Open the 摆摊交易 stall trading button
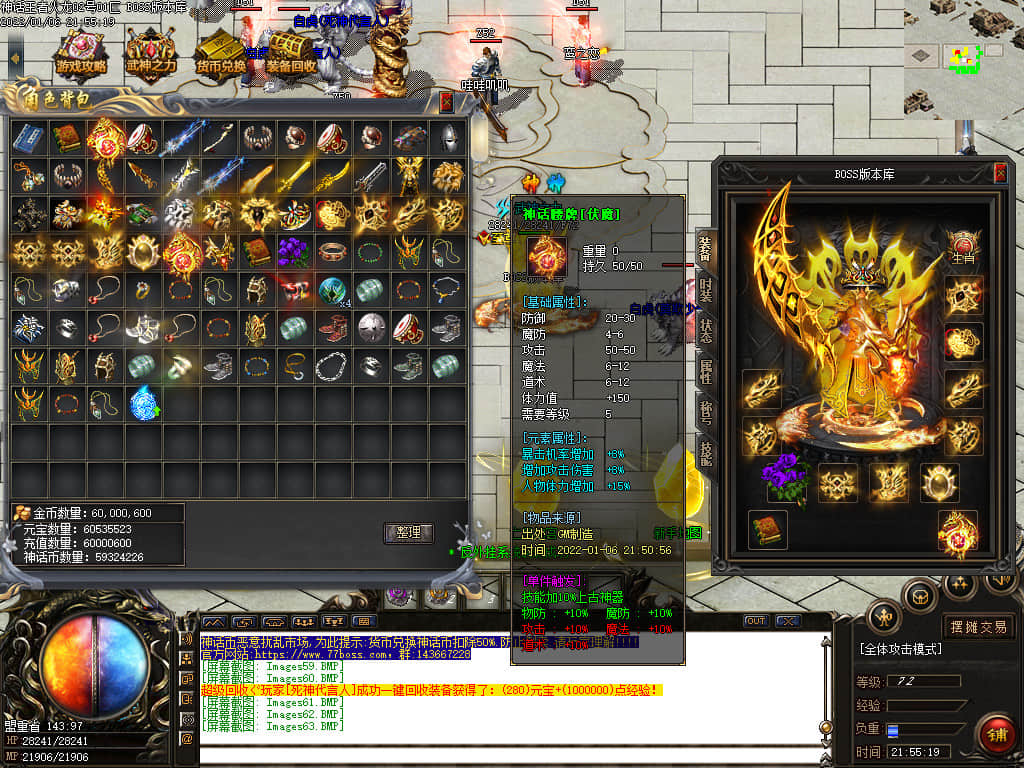The image size is (1024, 768). 977,627
